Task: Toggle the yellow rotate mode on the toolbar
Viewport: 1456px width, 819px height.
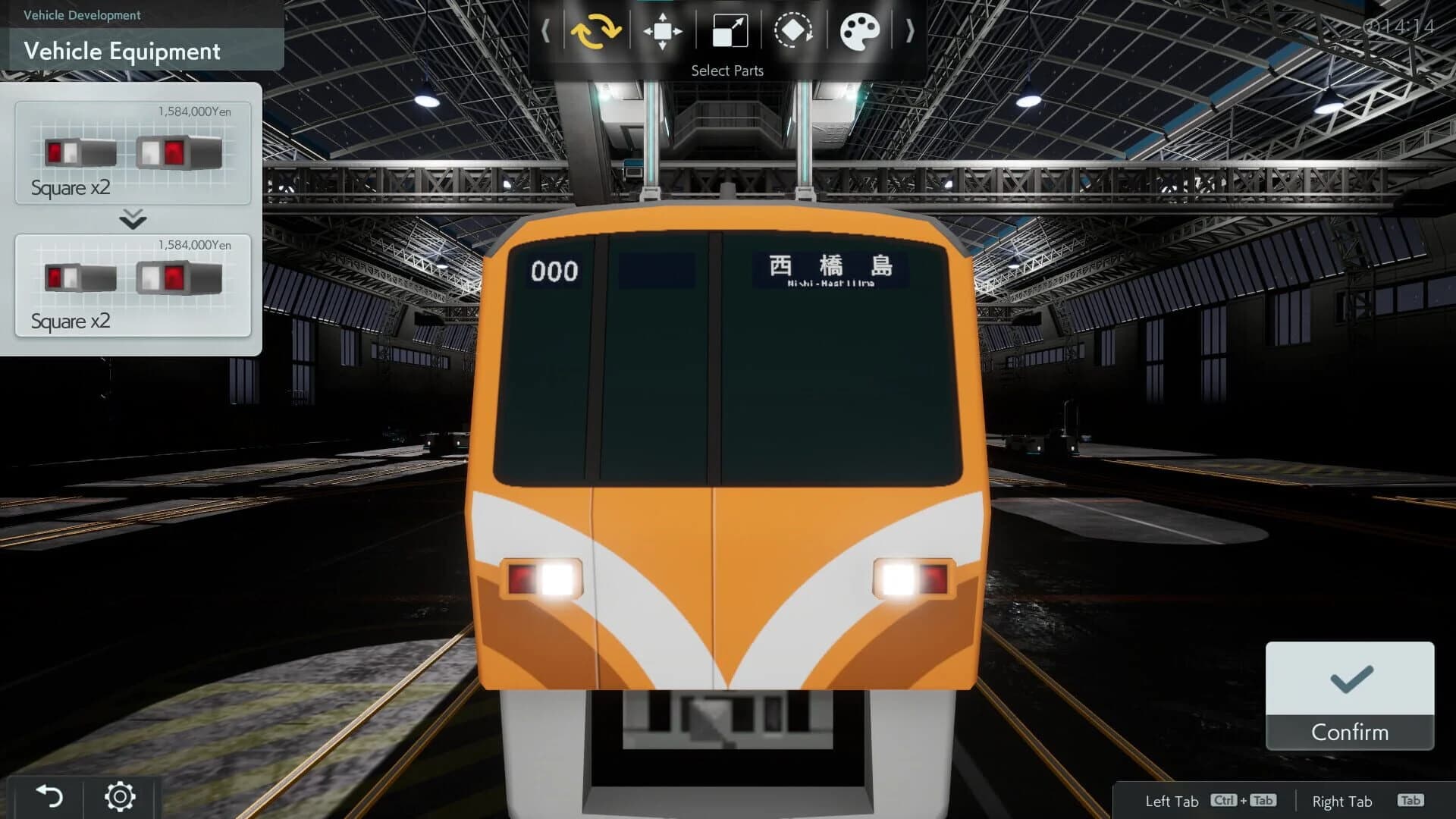Action: [596, 30]
